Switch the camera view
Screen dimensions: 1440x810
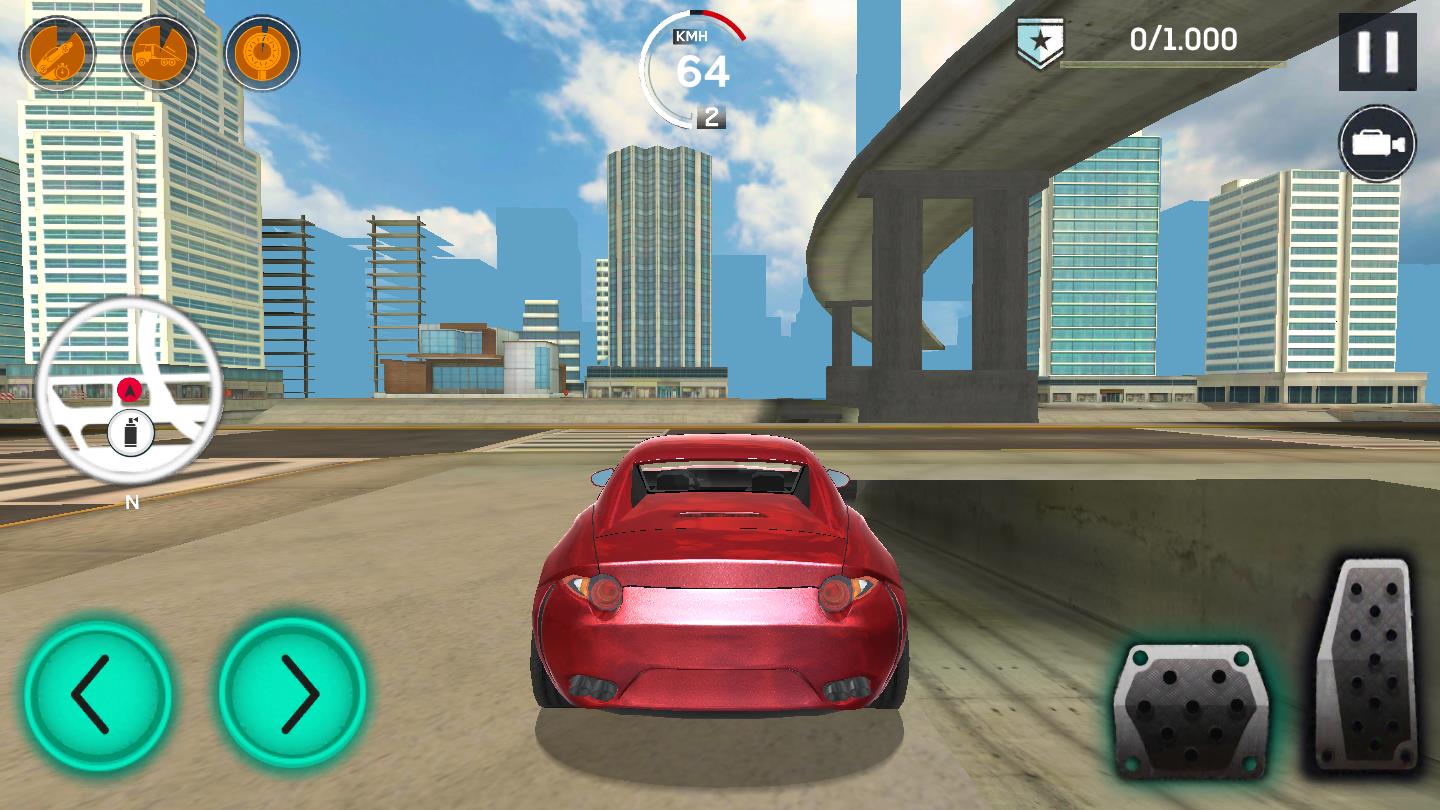[x=1377, y=144]
